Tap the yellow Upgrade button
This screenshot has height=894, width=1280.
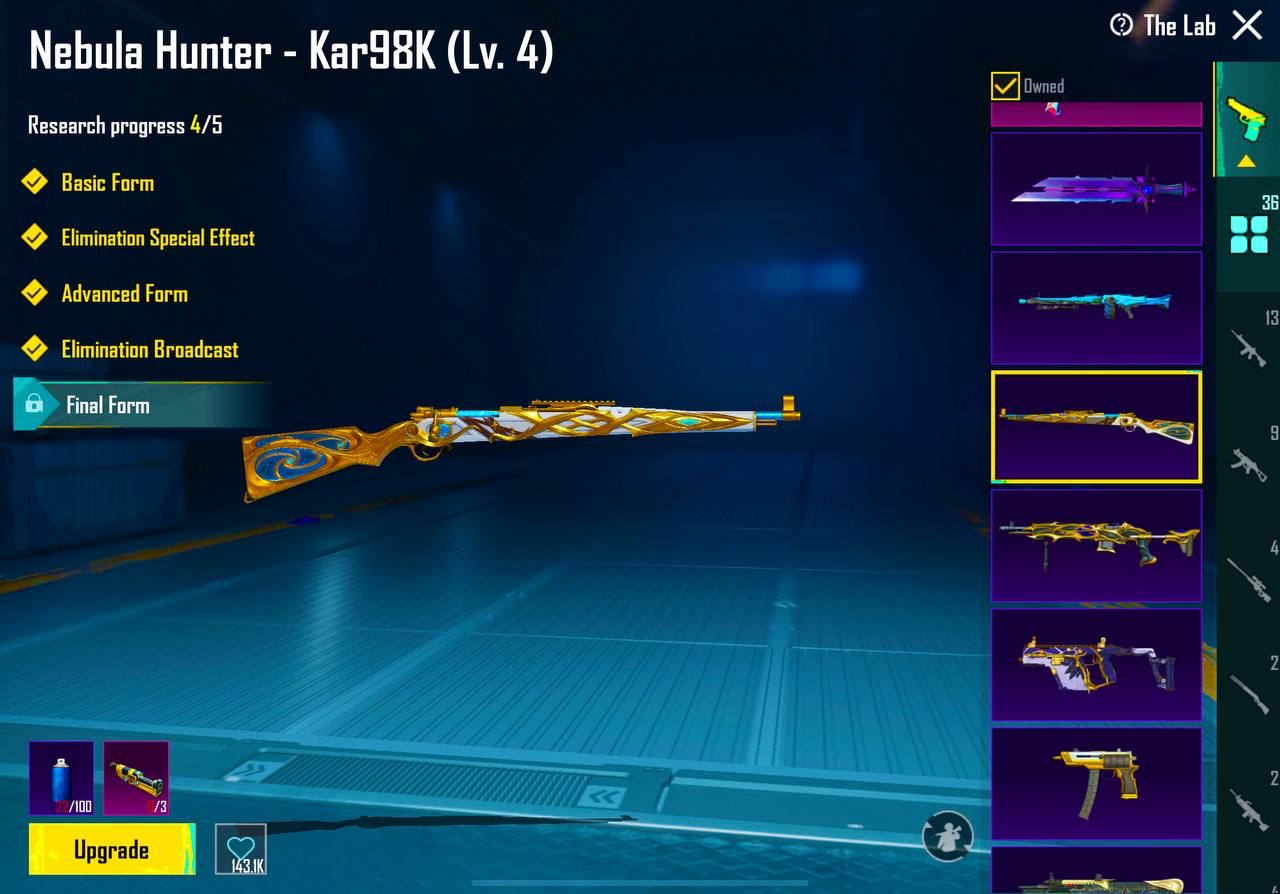[111, 850]
